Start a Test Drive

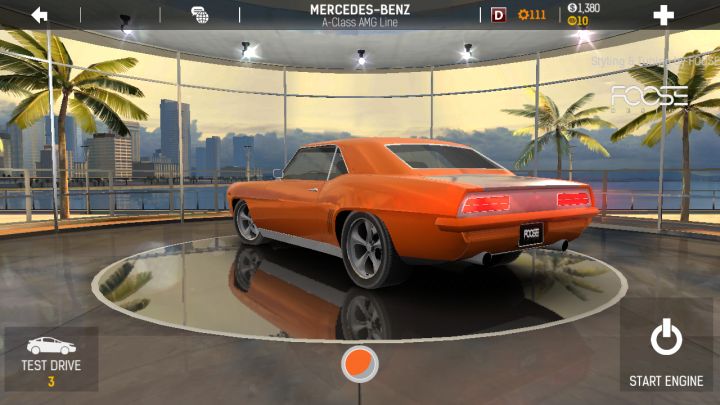[x=51, y=358]
